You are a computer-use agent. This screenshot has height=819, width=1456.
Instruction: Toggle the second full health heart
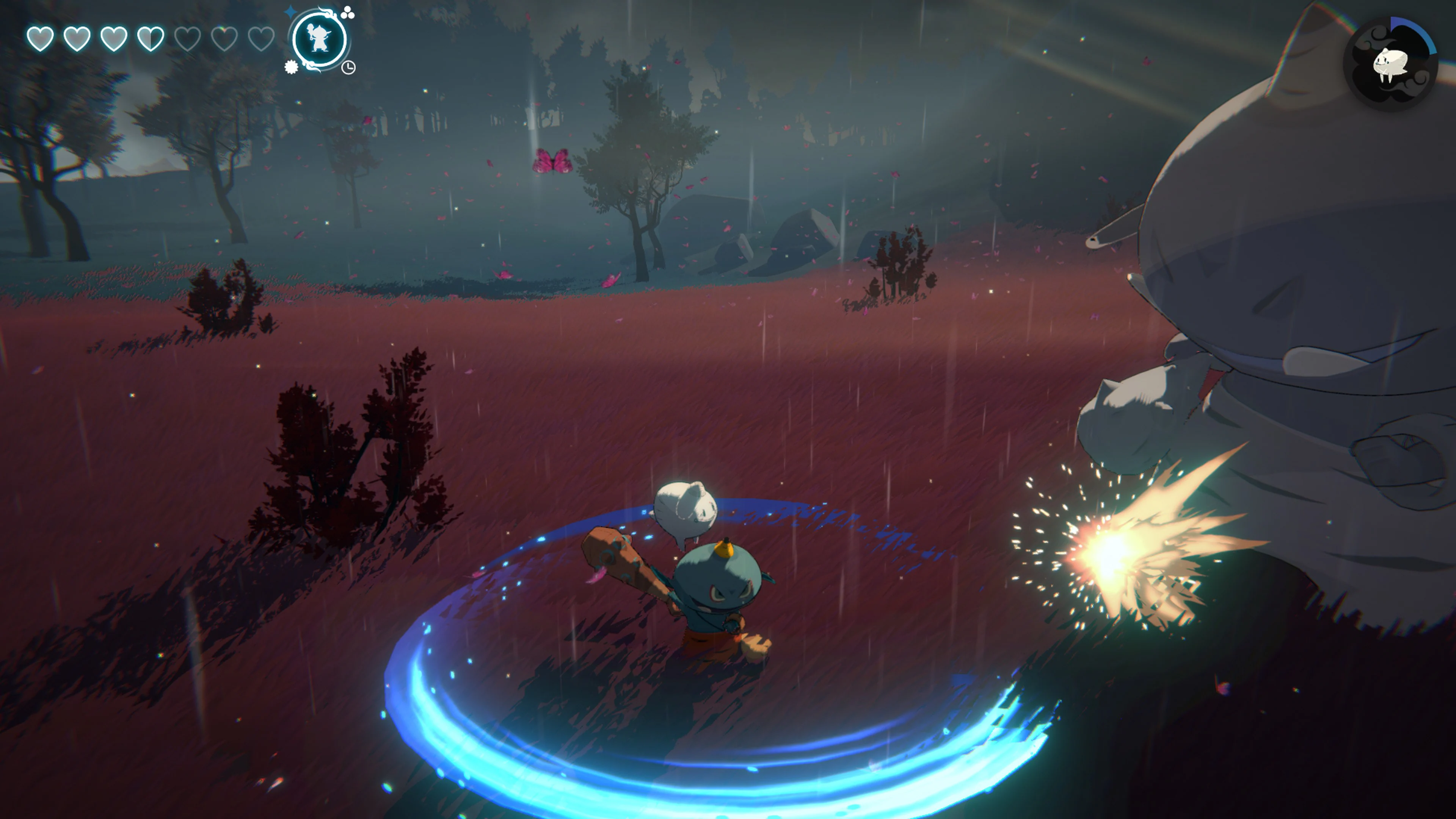point(77,41)
